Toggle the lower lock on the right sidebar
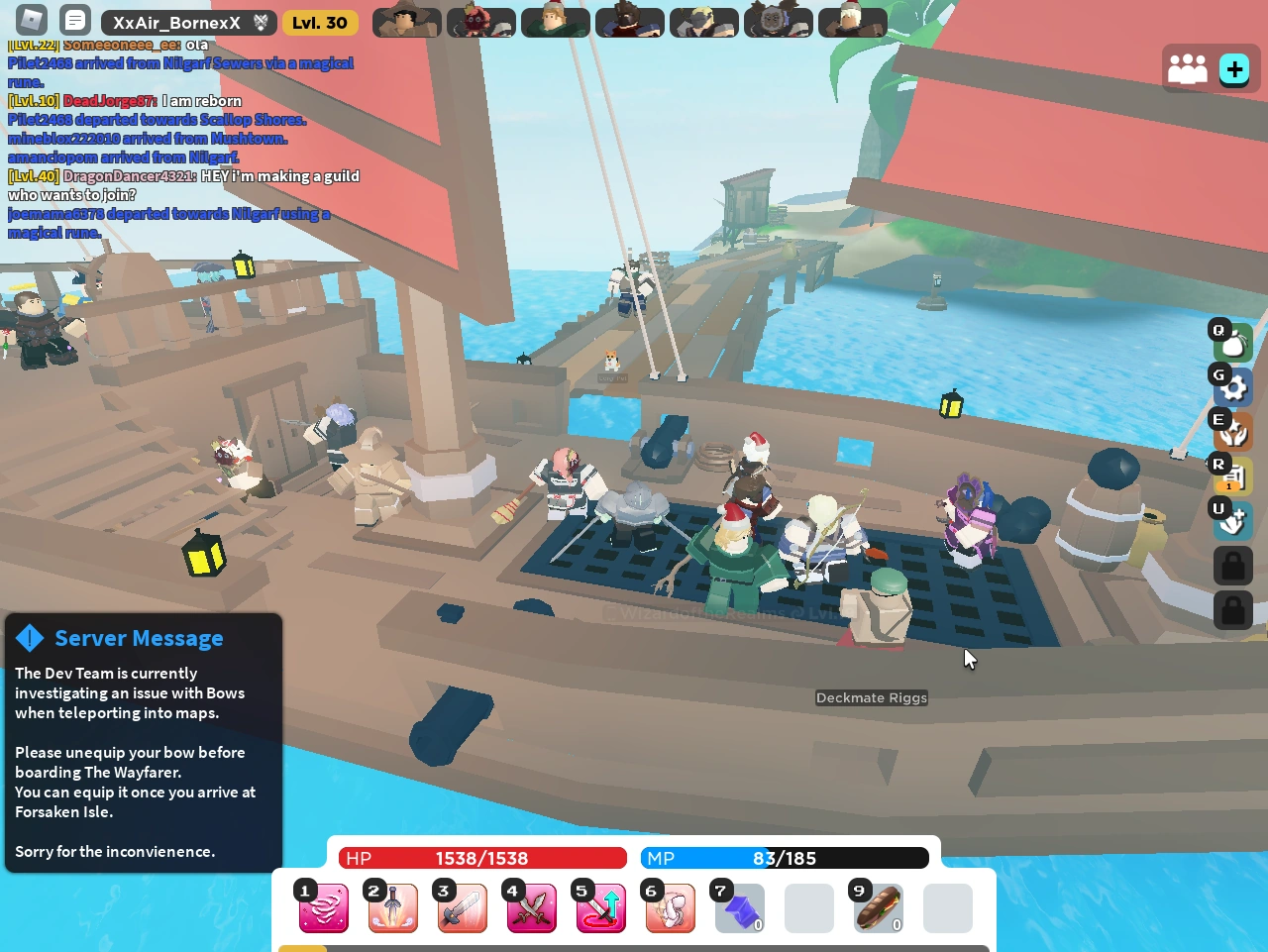Viewport: 1268px width, 952px height. point(1232,610)
